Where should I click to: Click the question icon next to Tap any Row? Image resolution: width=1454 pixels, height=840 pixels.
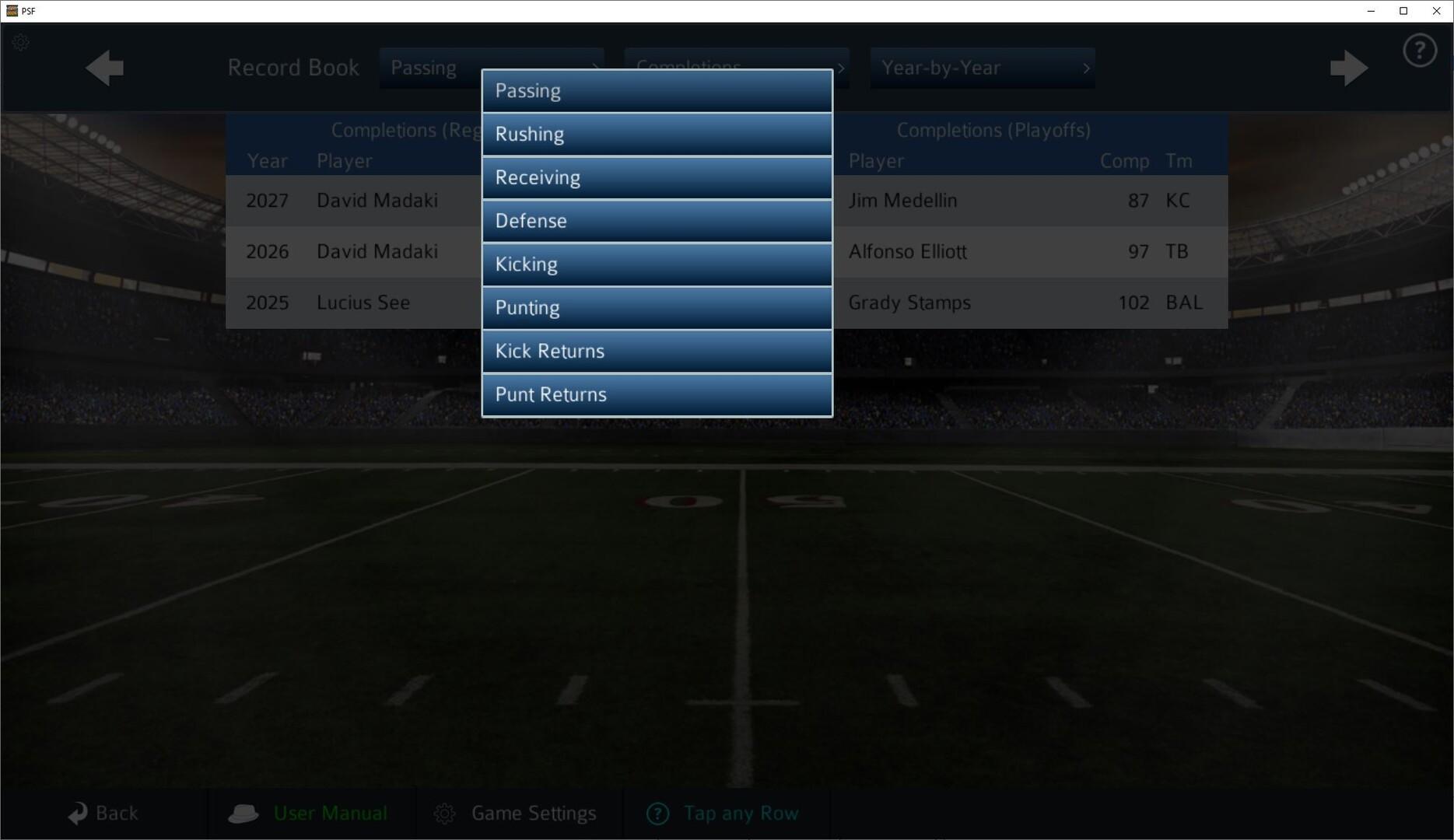point(657,813)
